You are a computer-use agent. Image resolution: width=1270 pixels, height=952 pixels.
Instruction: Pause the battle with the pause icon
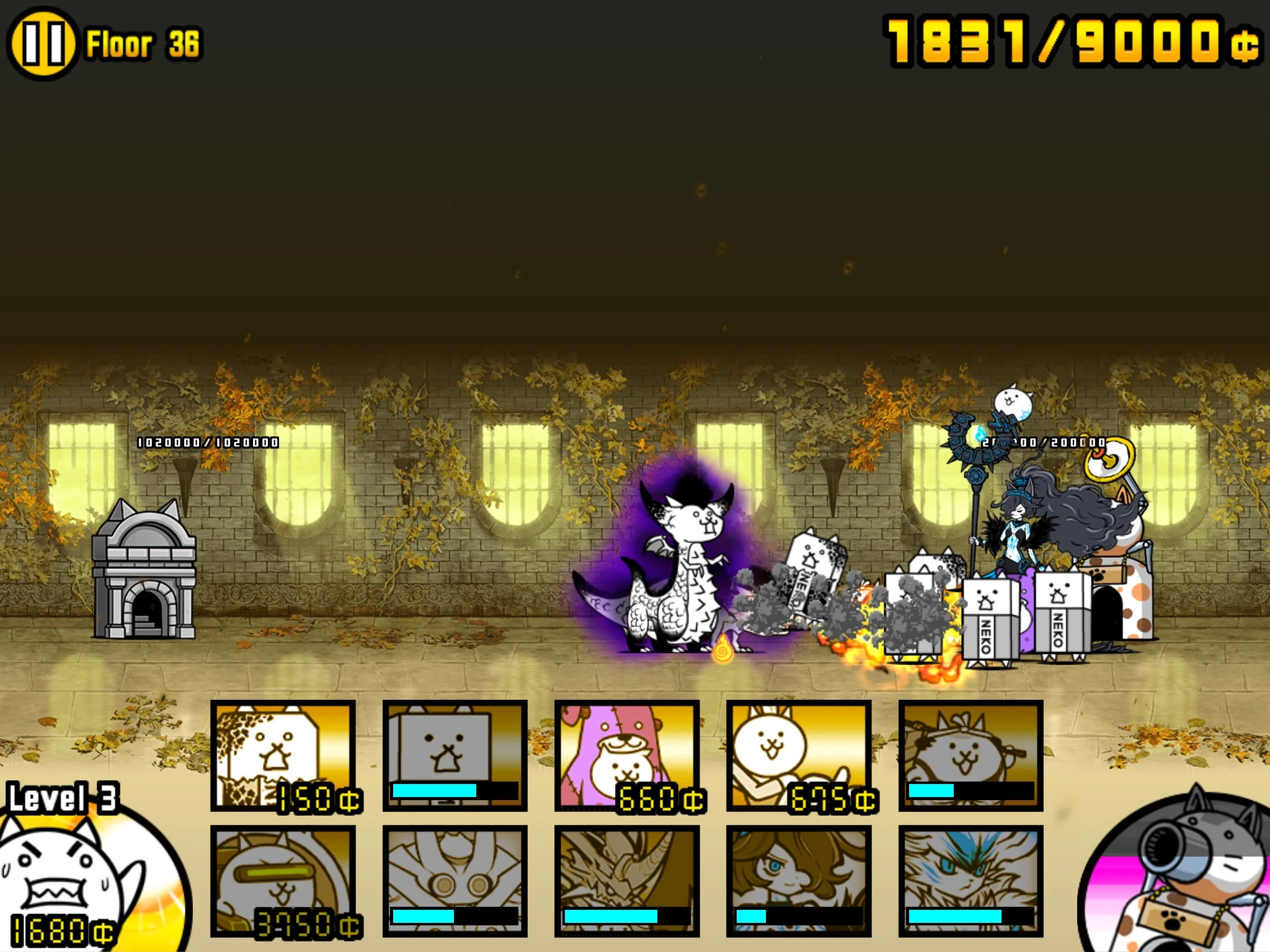click(x=42, y=43)
